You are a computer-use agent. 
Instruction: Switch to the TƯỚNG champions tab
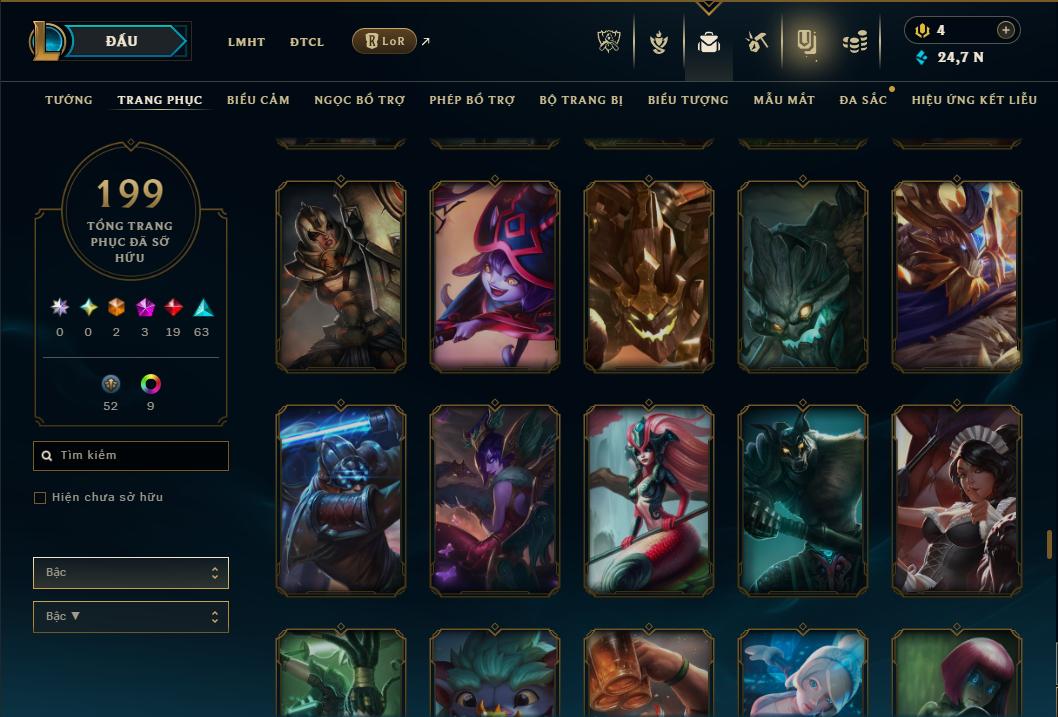tap(69, 100)
